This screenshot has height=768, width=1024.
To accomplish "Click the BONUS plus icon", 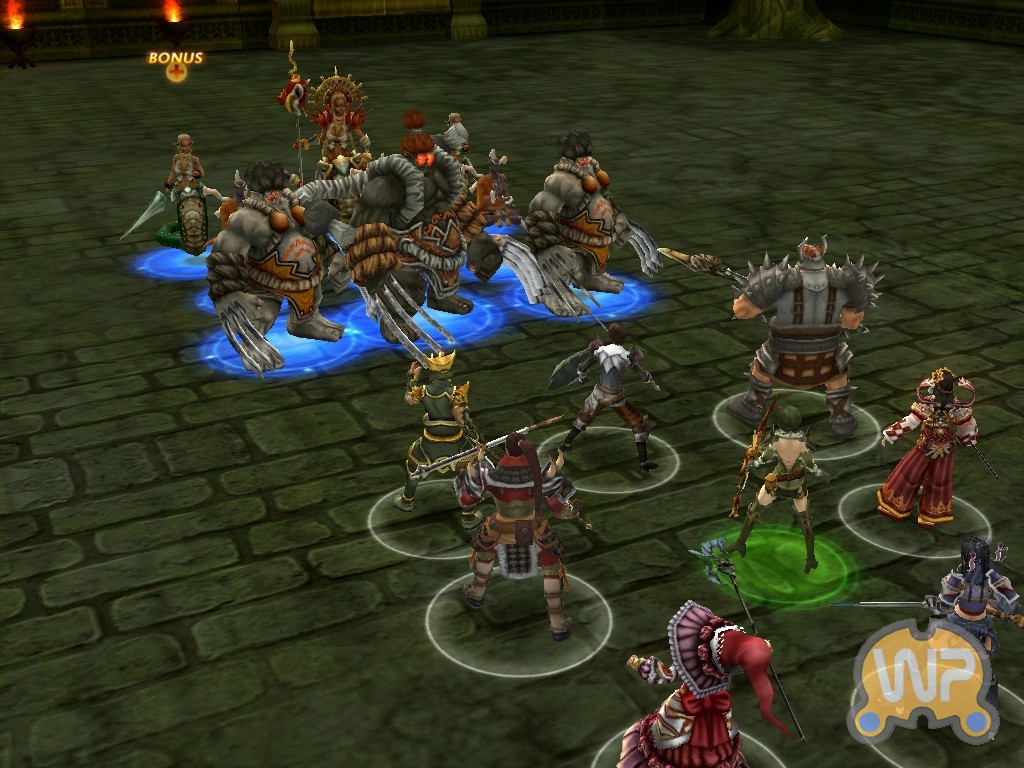I will 176,72.
